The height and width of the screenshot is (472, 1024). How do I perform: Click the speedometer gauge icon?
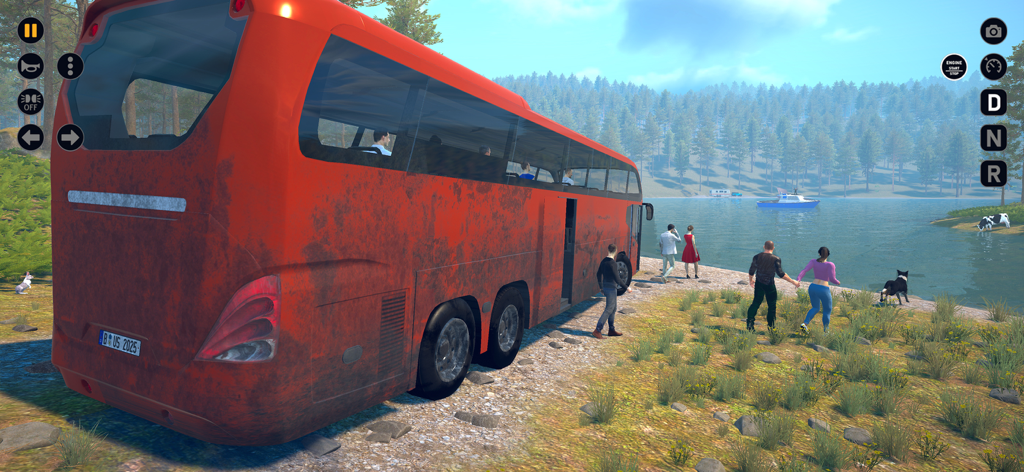click(x=993, y=67)
